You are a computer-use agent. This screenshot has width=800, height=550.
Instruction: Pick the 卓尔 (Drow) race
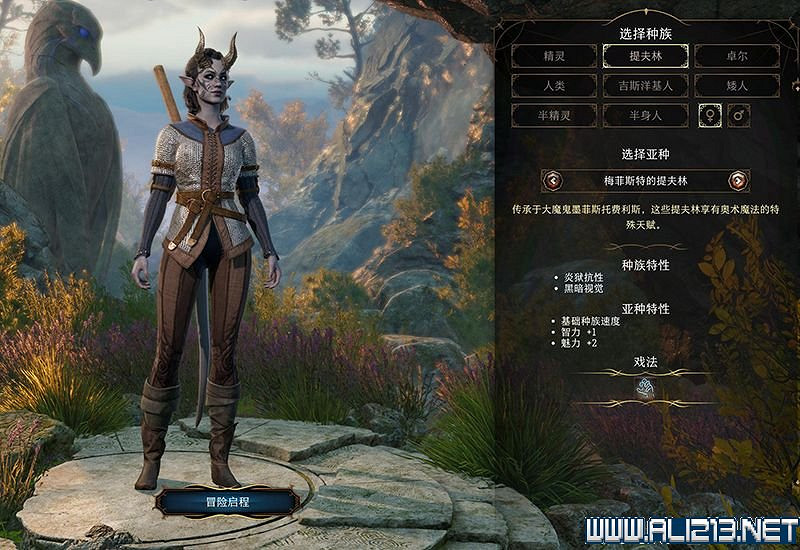pyautogui.click(x=736, y=56)
